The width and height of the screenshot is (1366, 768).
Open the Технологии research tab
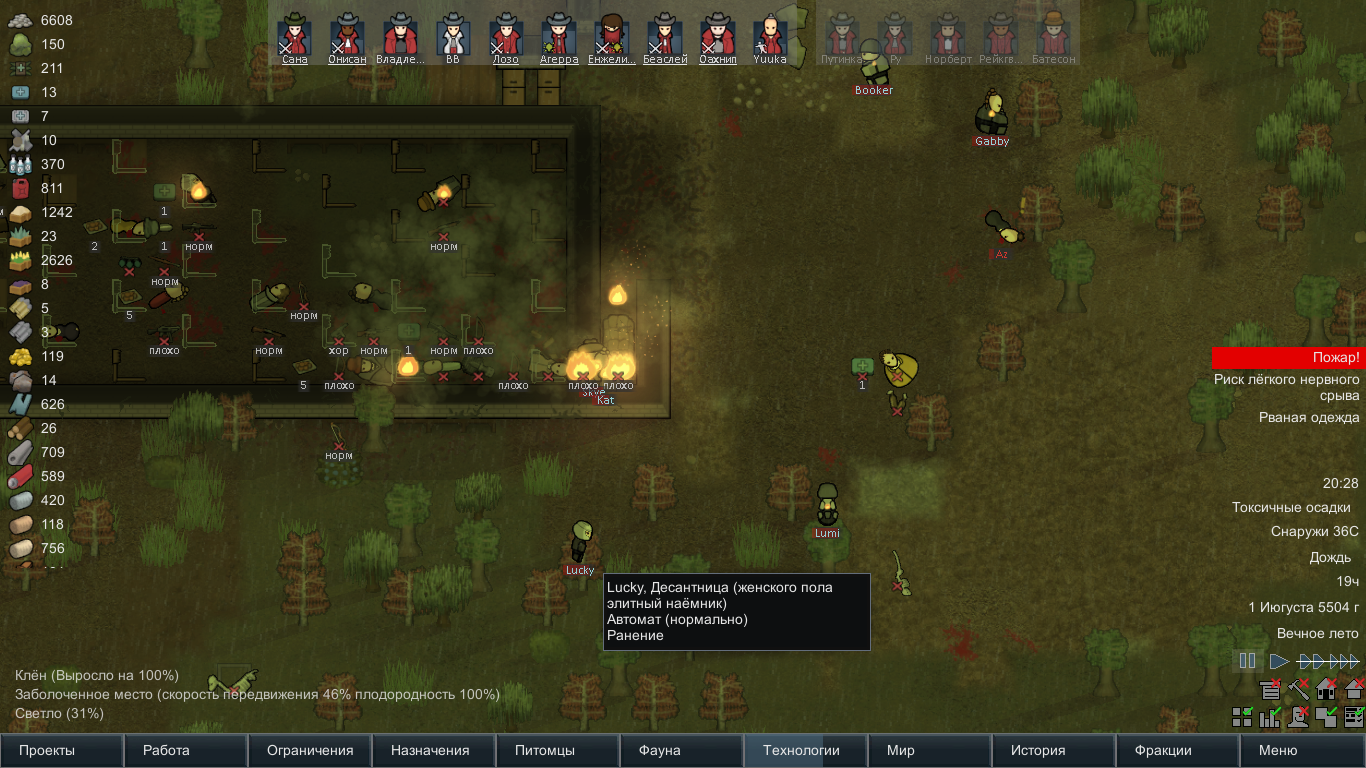click(806, 750)
